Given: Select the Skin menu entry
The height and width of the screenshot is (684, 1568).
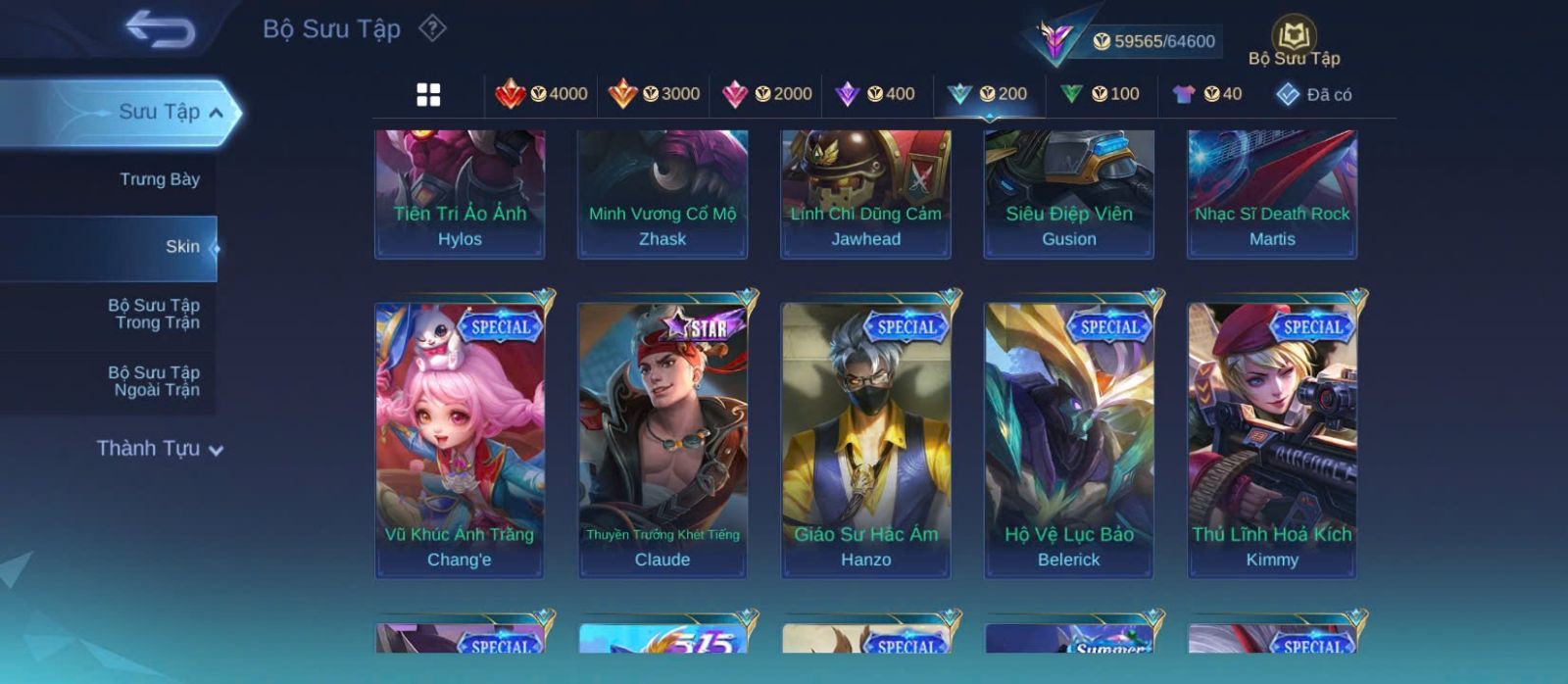Looking at the screenshot, I should (x=181, y=247).
